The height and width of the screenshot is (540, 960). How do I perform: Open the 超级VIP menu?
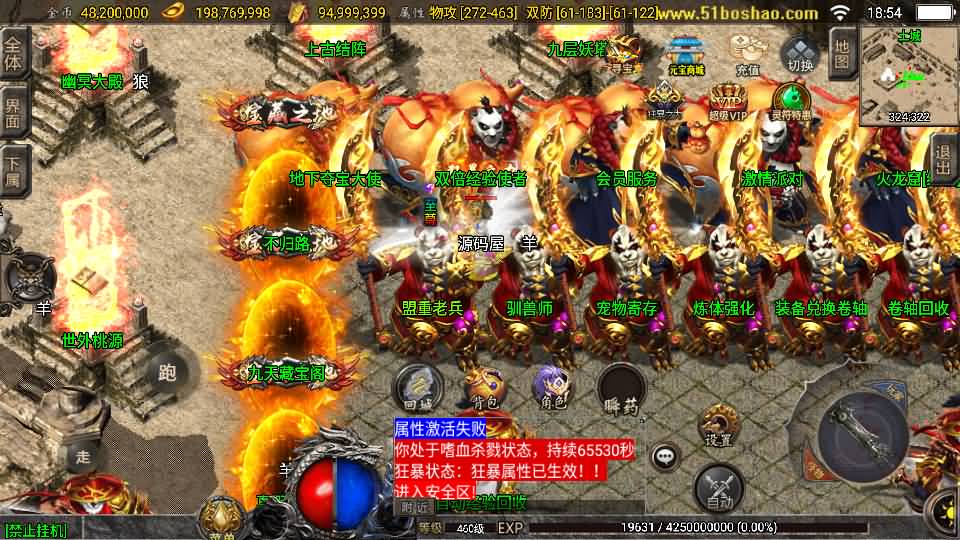click(x=728, y=102)
